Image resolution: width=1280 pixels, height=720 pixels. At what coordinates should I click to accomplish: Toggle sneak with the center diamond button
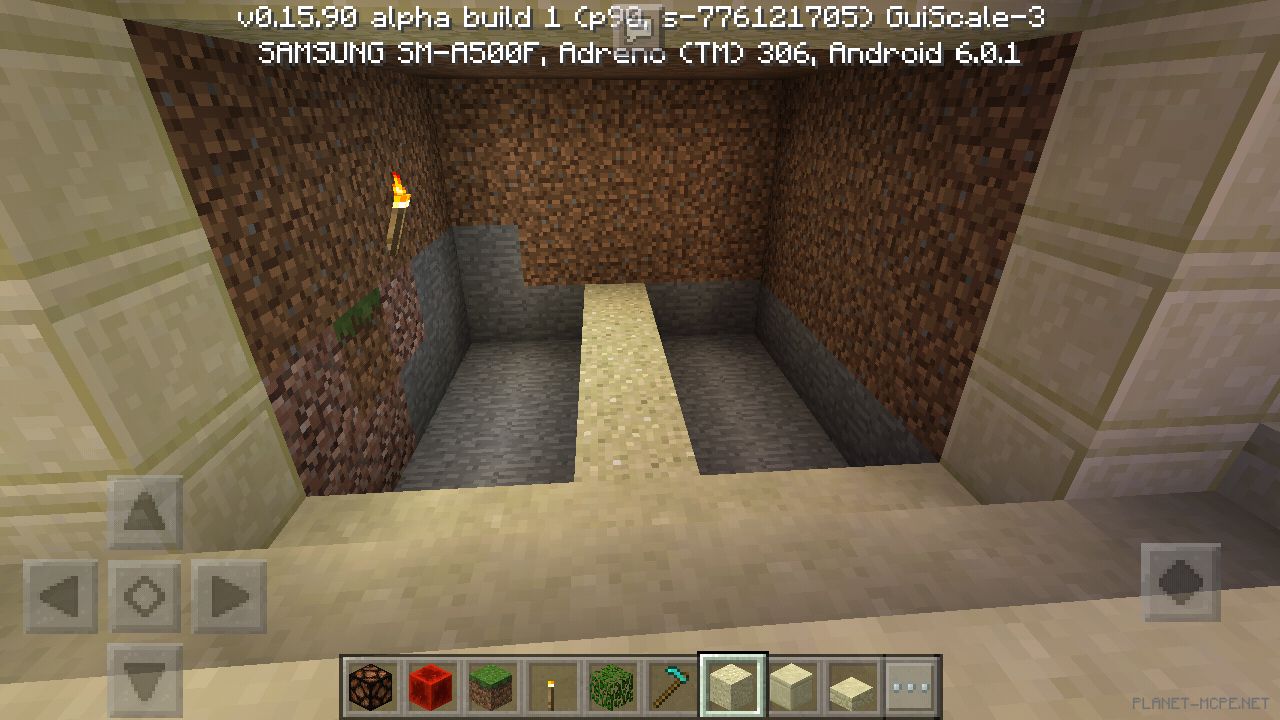[x=145, y=597]
